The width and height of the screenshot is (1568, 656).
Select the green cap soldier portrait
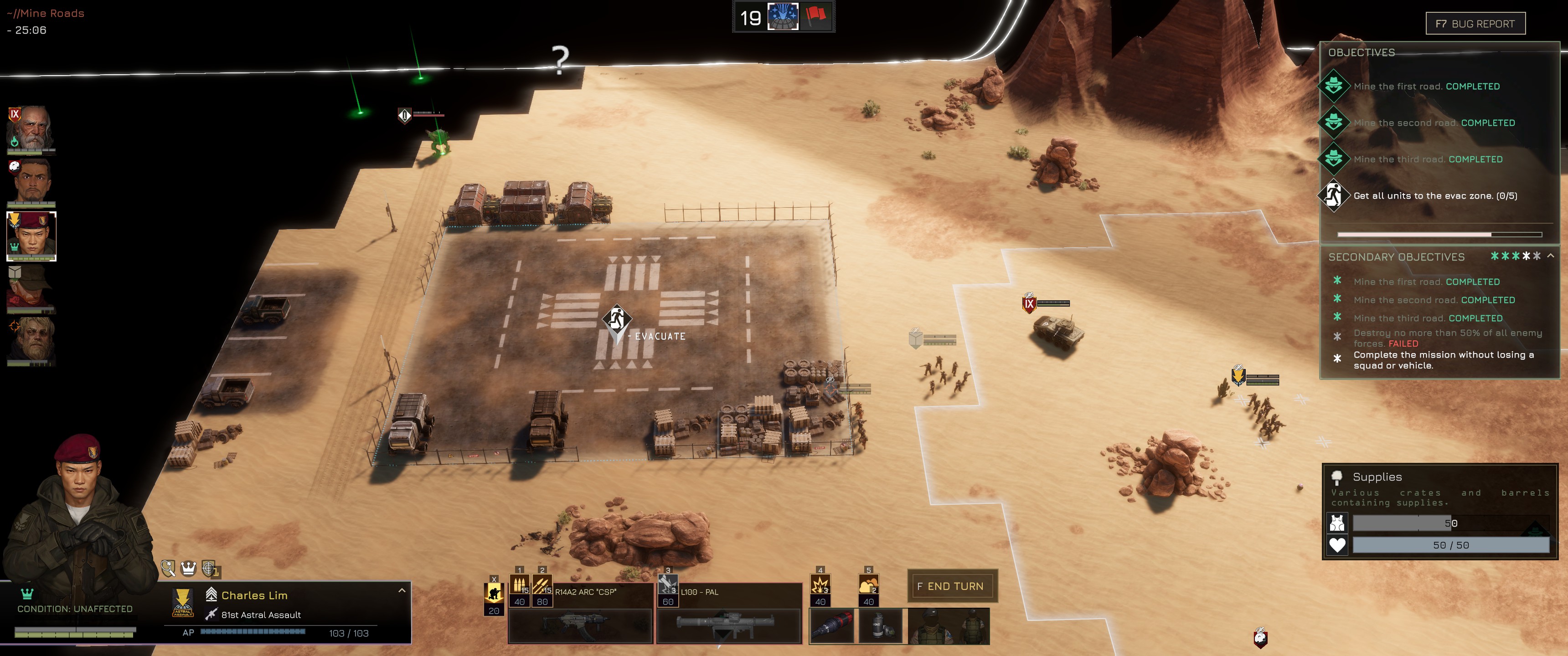(x=31, y=288)
